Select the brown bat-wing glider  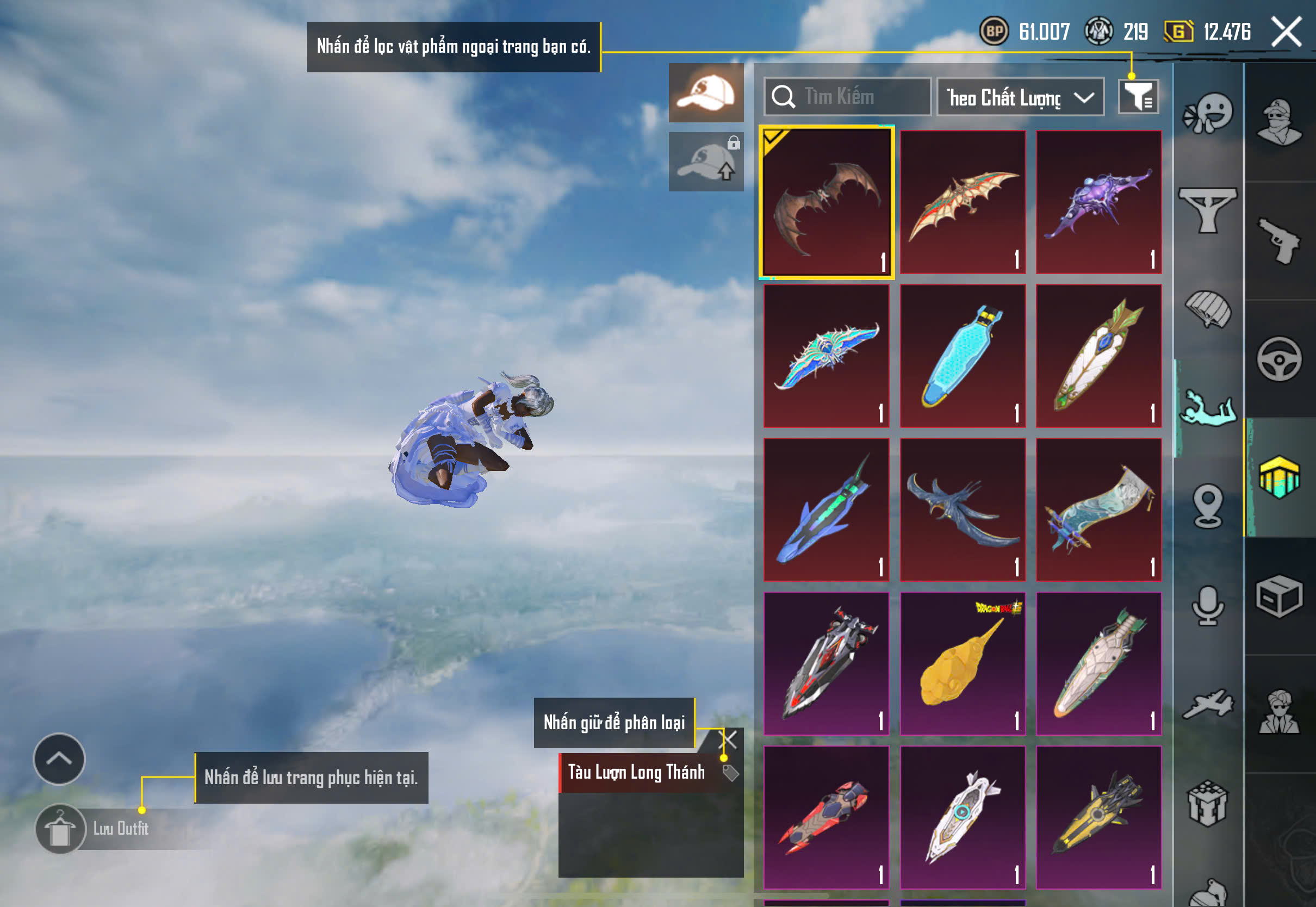point(826,202)
